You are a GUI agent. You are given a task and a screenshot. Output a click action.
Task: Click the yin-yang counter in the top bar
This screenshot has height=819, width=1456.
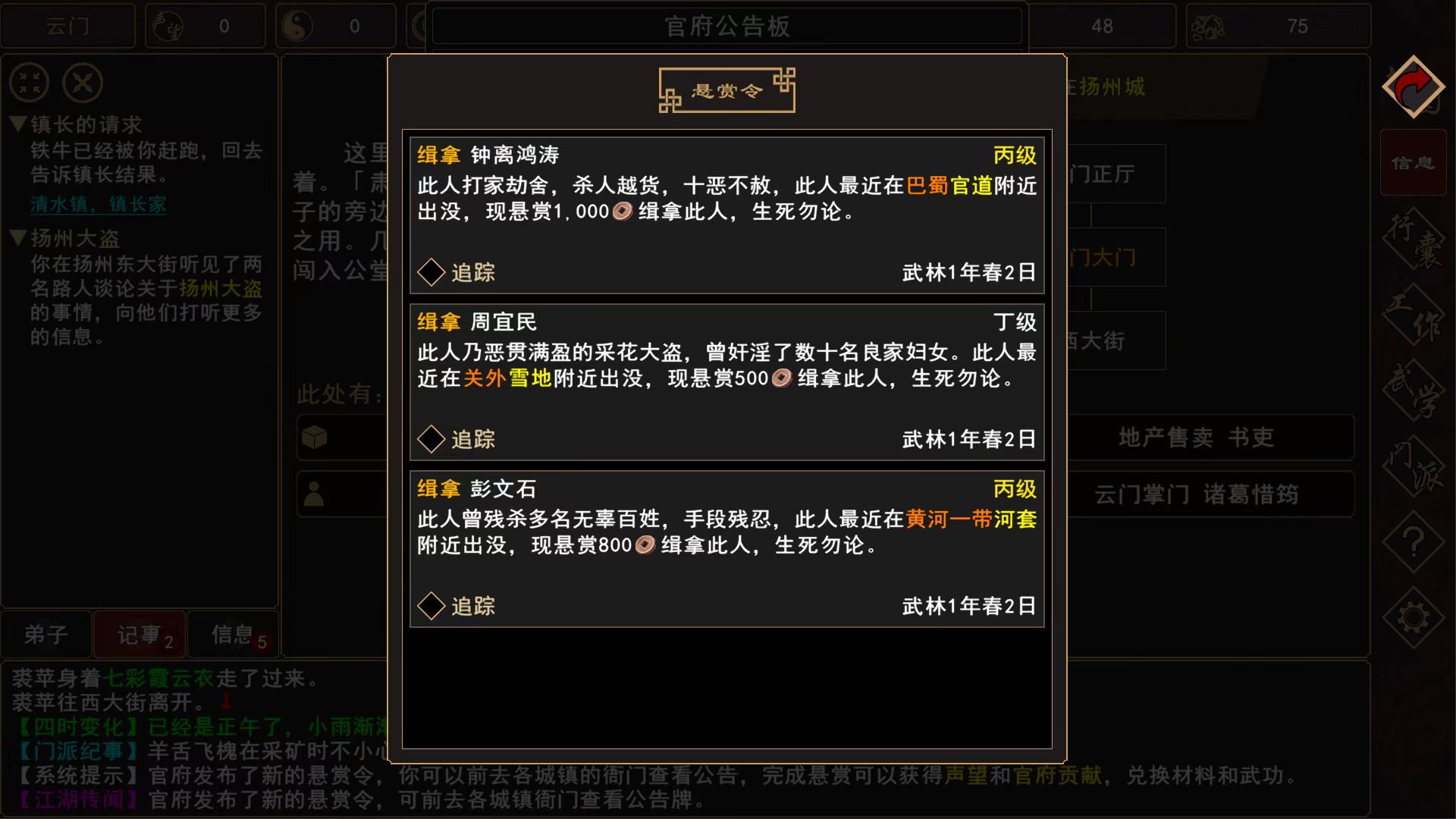point(336,25)
